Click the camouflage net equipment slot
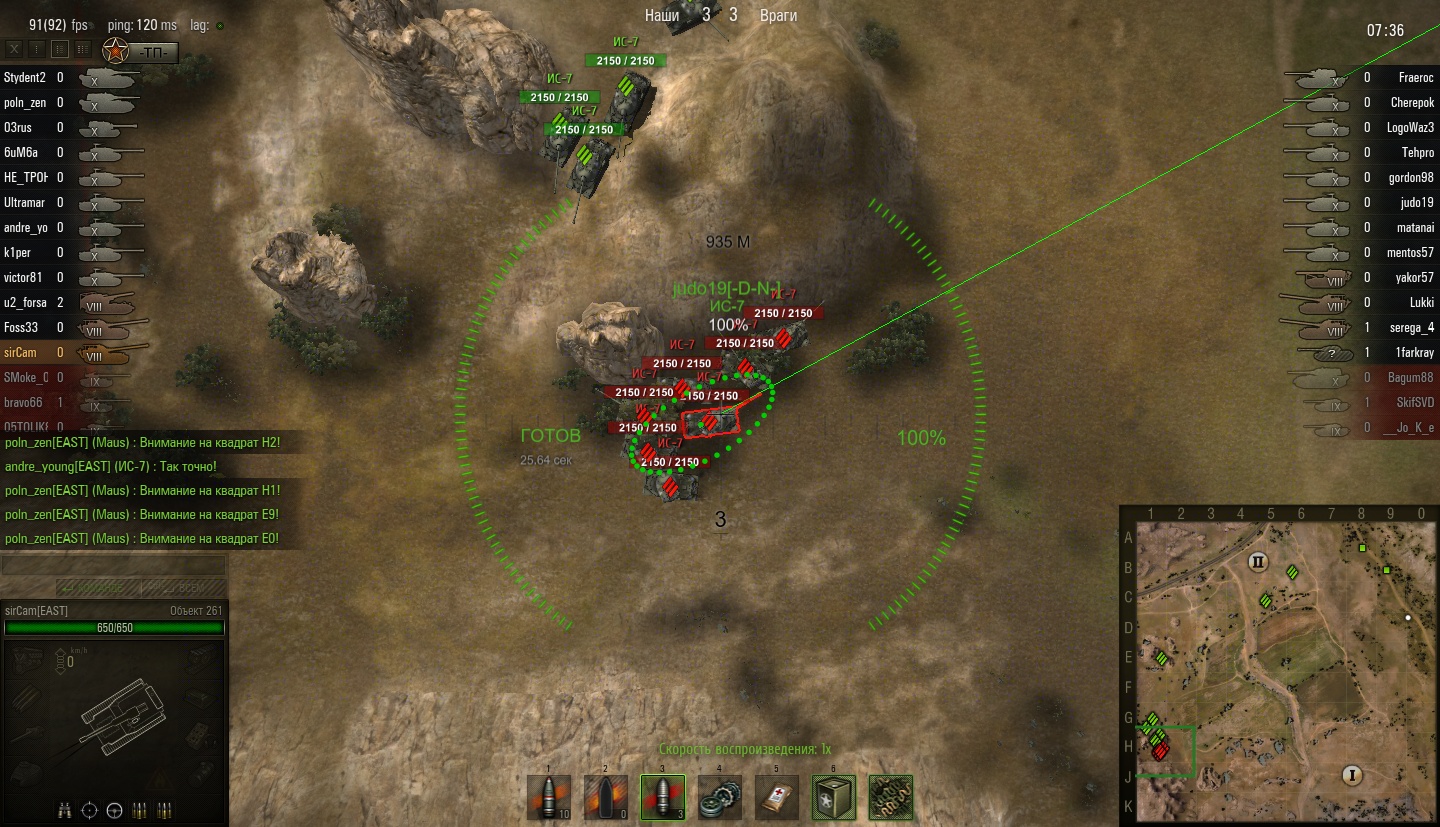 889,797
